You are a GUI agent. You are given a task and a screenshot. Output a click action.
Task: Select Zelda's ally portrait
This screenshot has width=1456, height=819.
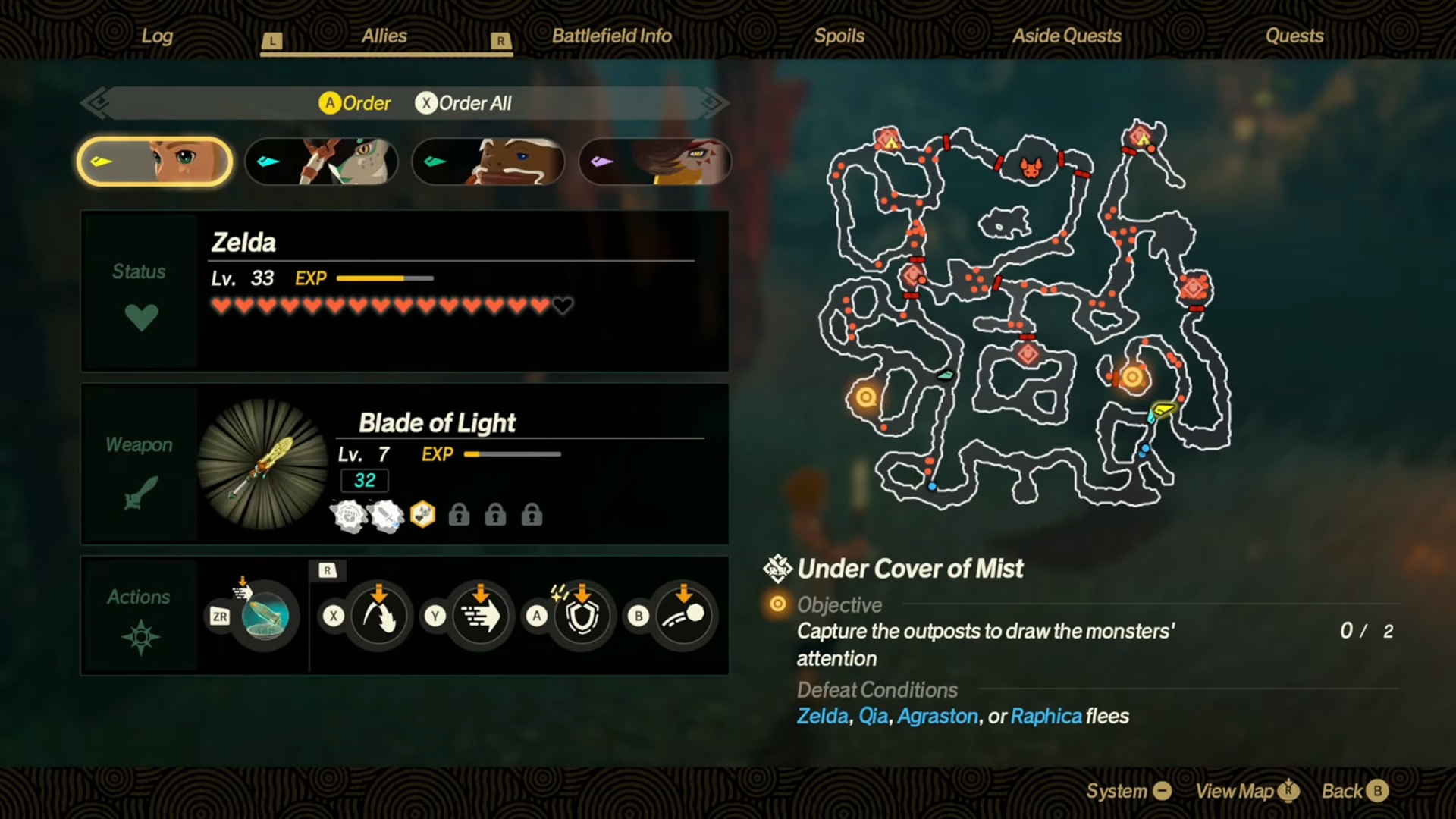(154, 162)
